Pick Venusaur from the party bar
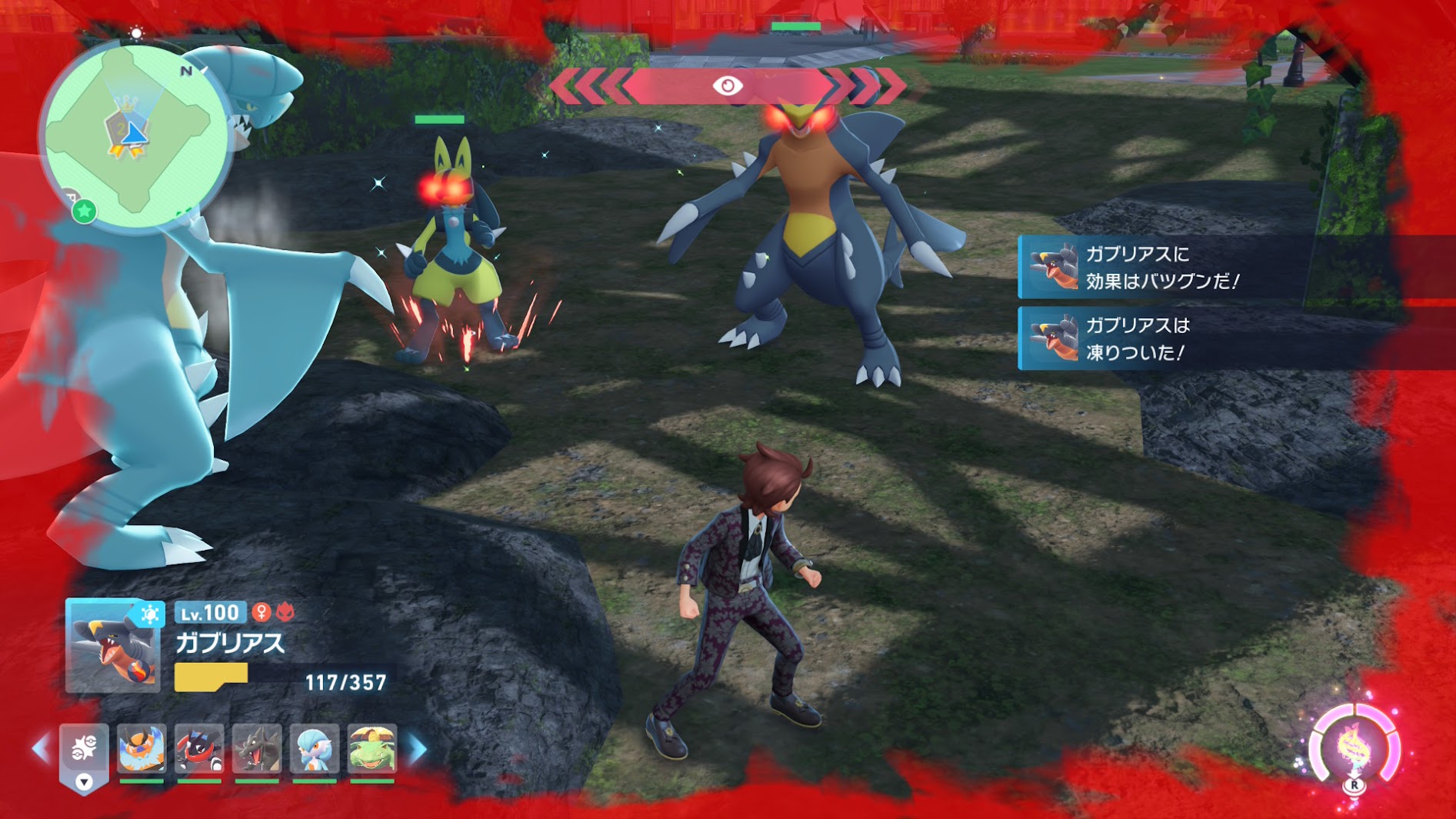This screenshot has width=1456, height=819. [372, 748]
